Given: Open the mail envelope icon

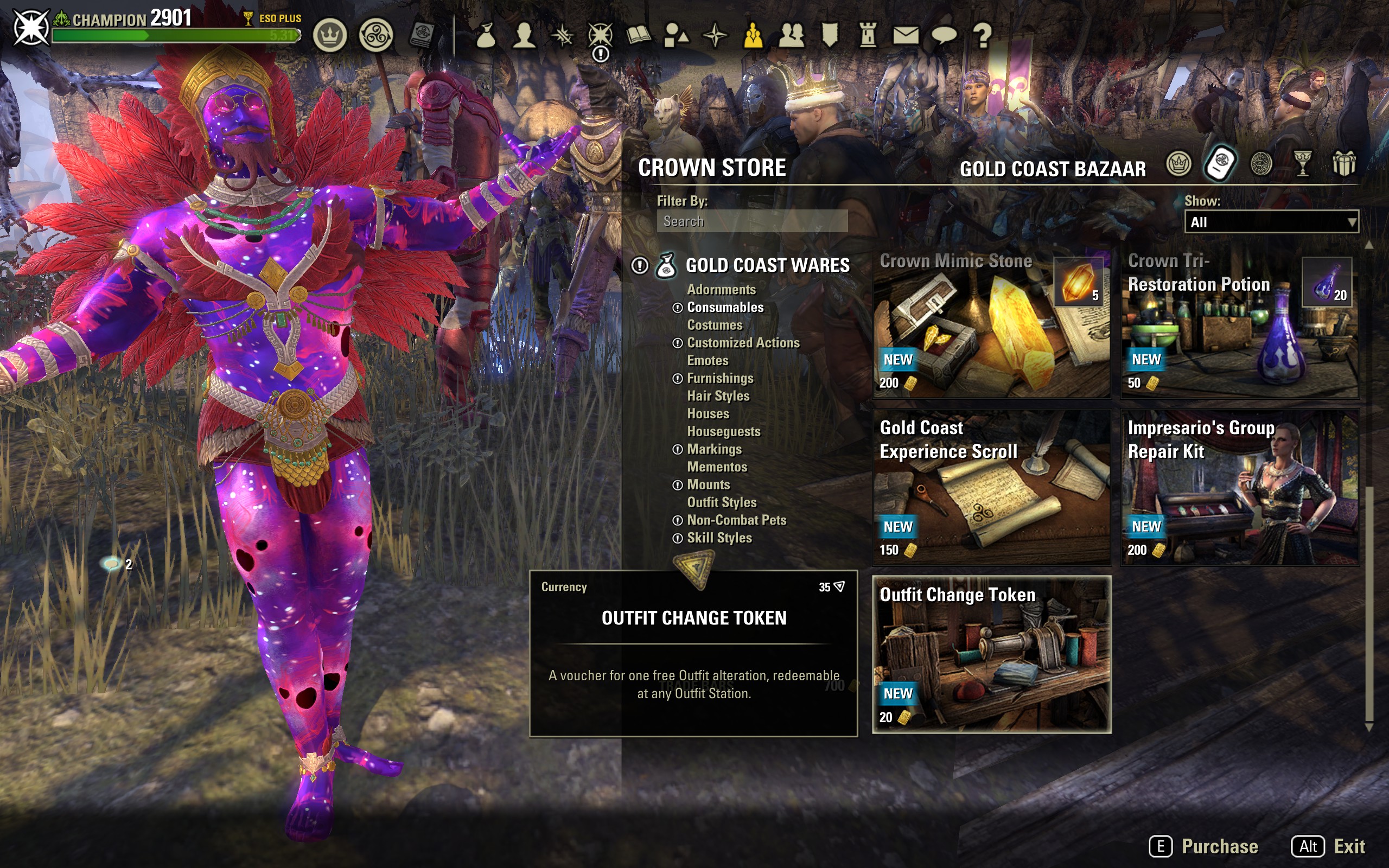Looking at the screenshot, I should click(905, 36).
